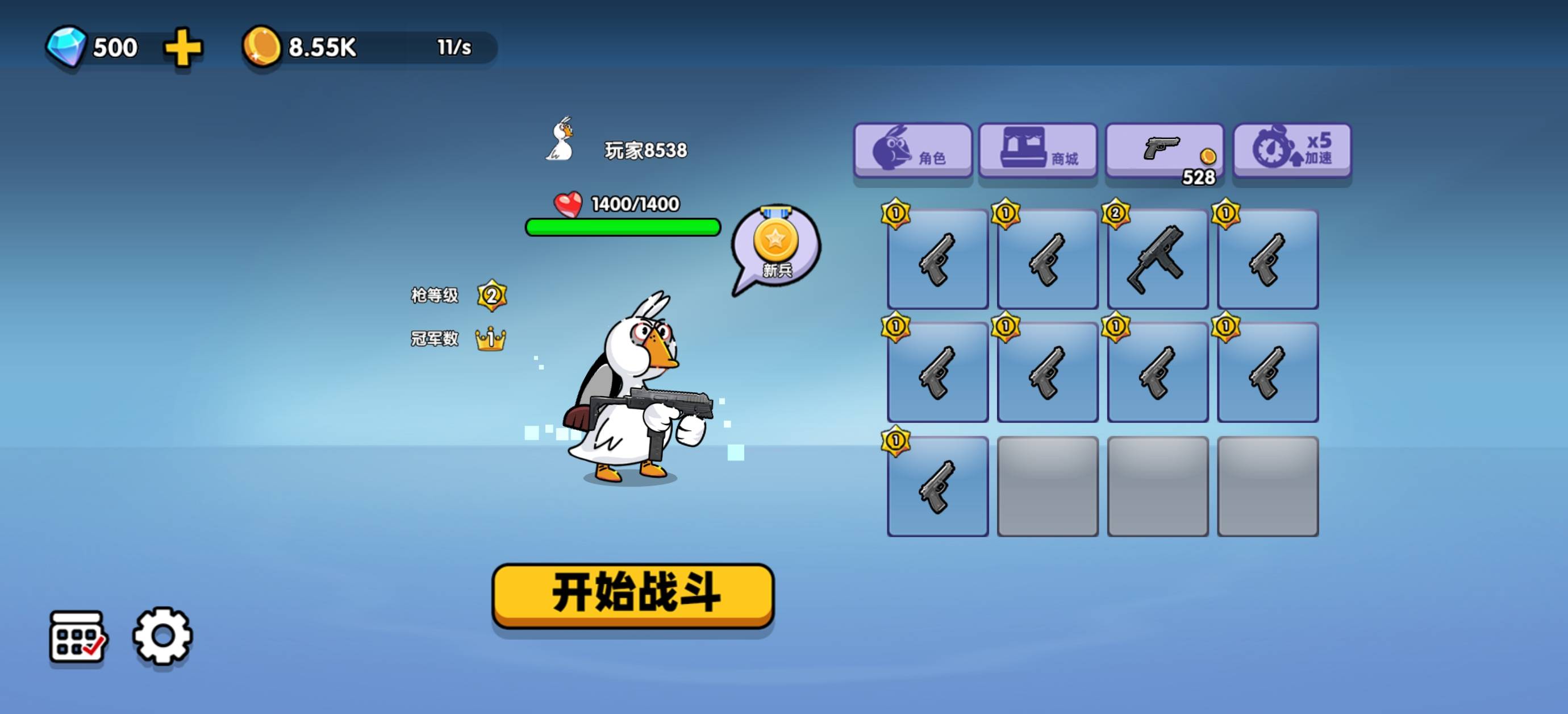Viewport: 1568px width, 714px height.
Task: Open the daily check-in calendar
Action: click(x=77, y=636)
